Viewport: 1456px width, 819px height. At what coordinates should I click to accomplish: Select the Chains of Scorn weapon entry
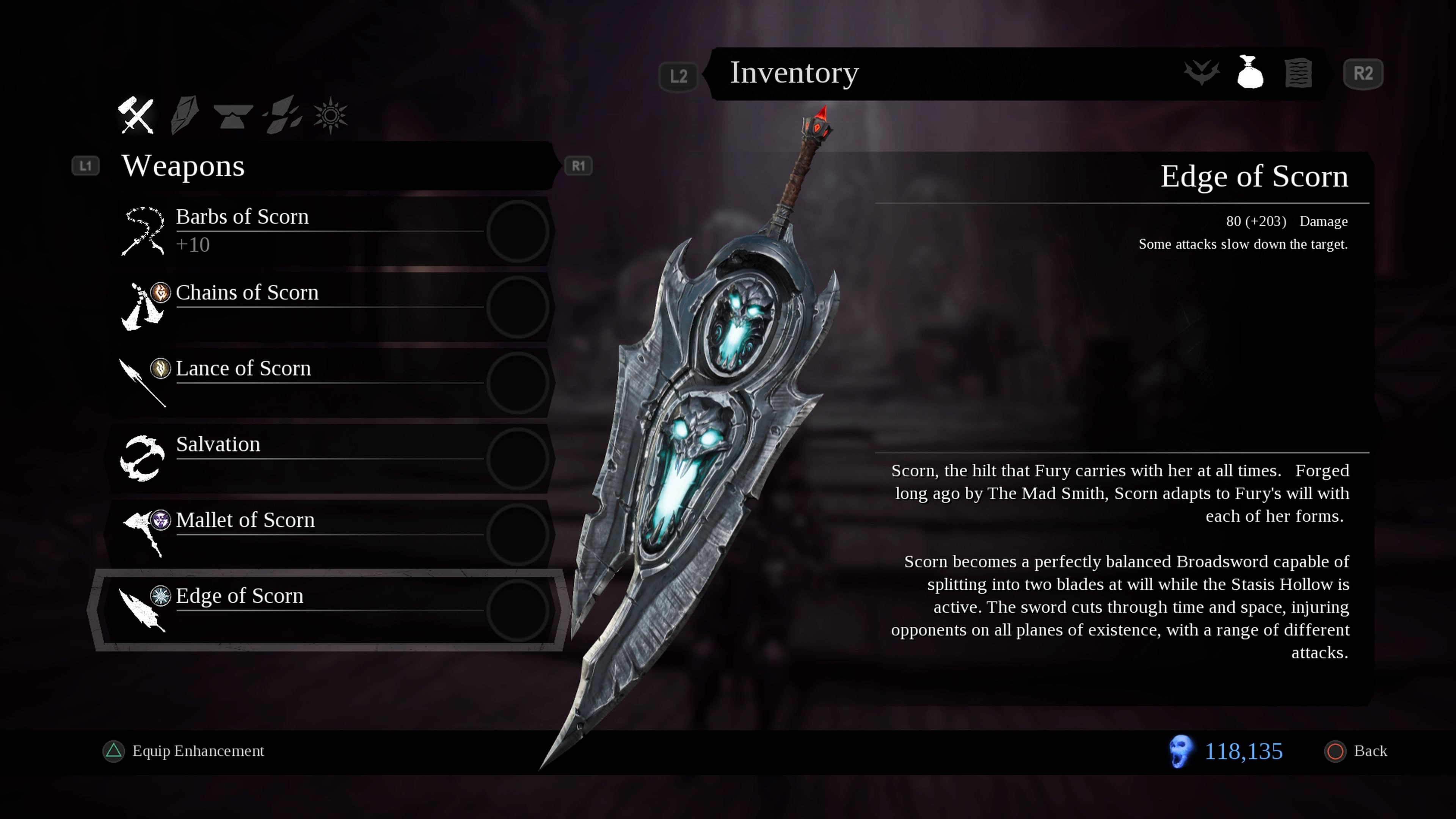tap(248, 293)
